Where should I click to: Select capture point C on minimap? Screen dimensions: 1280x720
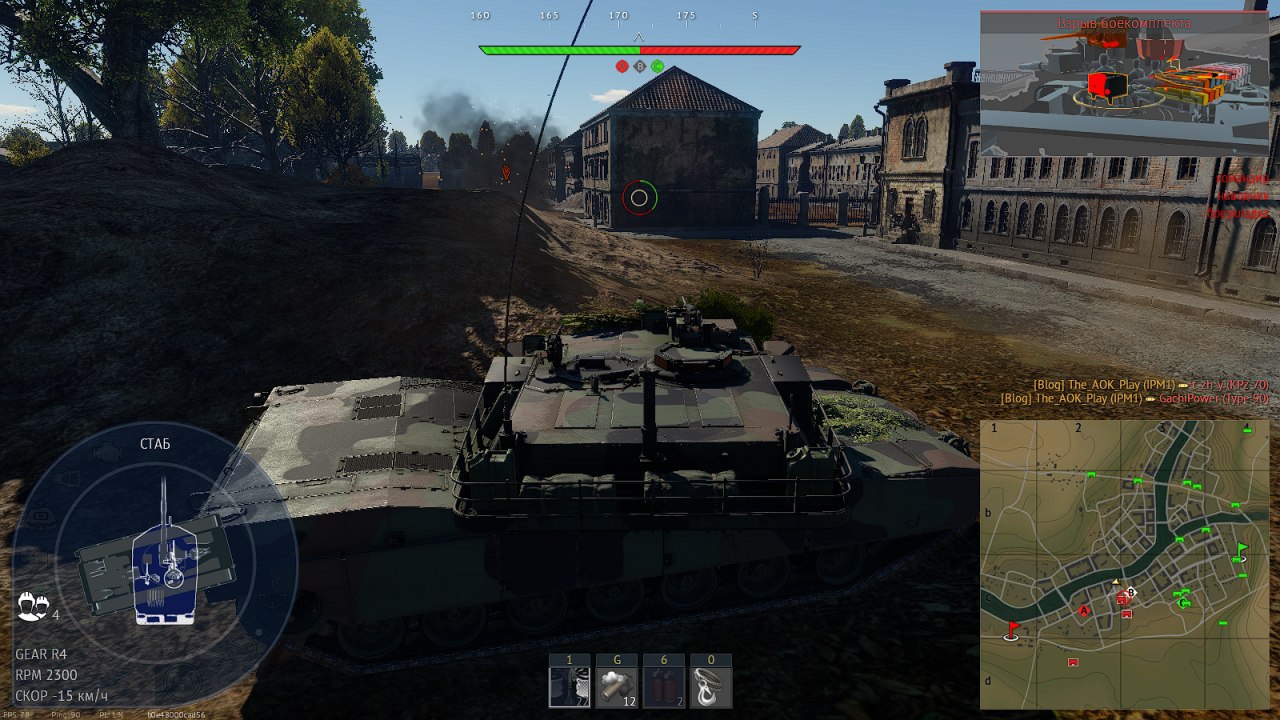click(1185, 602)
